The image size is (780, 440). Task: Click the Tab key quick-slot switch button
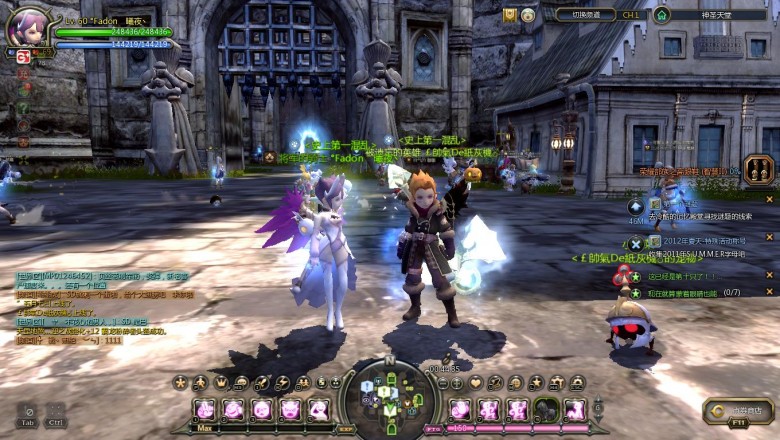tap(29, 414)
